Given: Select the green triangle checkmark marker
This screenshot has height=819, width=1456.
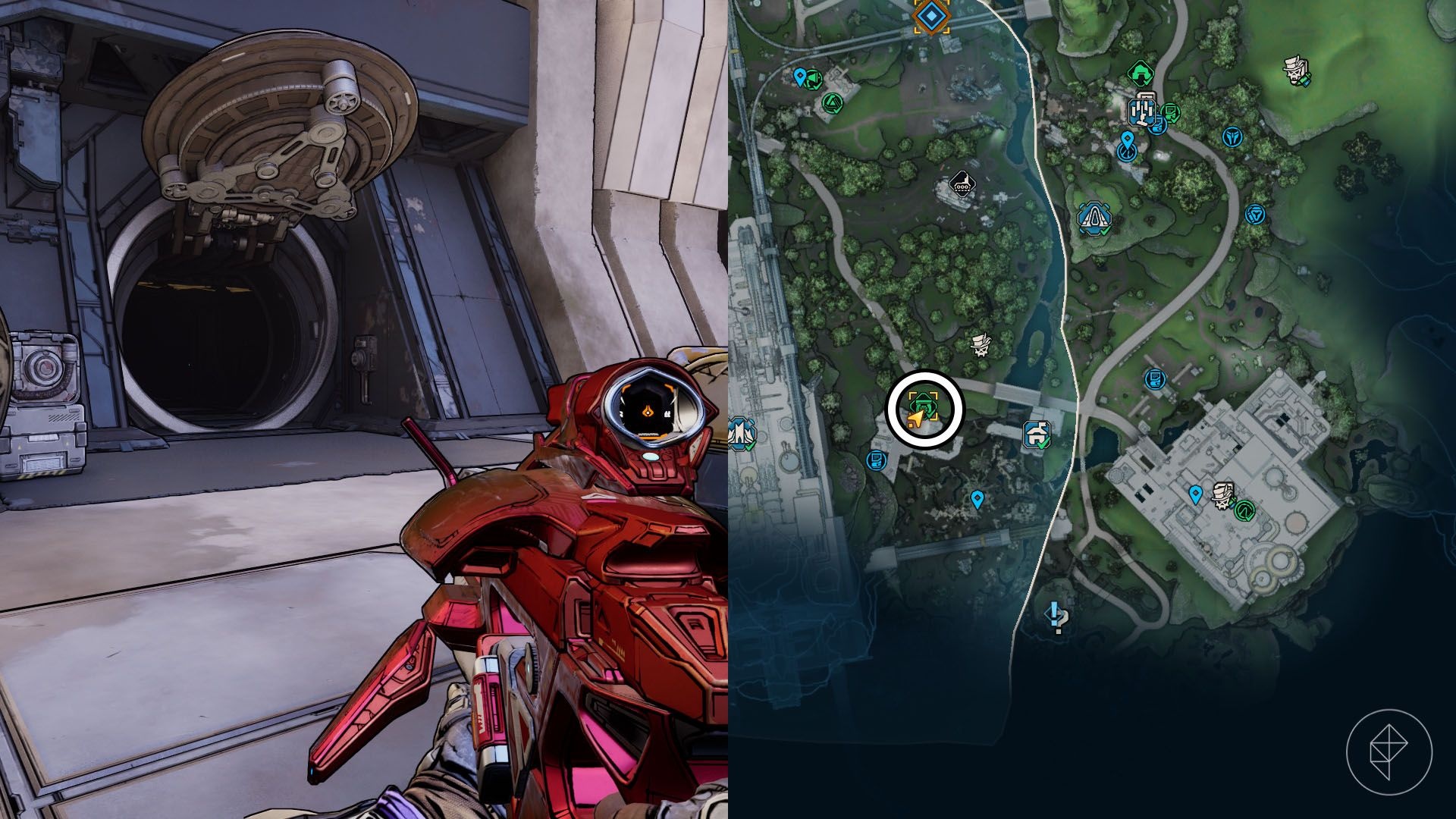Looking at the screenshot, I should [832, 102].
